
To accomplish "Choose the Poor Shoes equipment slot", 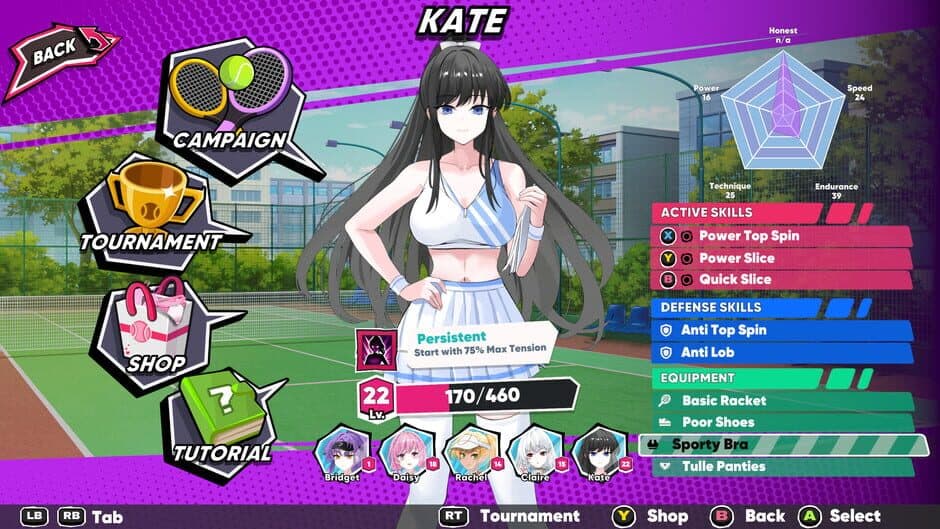I will pyautogui.click(x=780, y=422).
